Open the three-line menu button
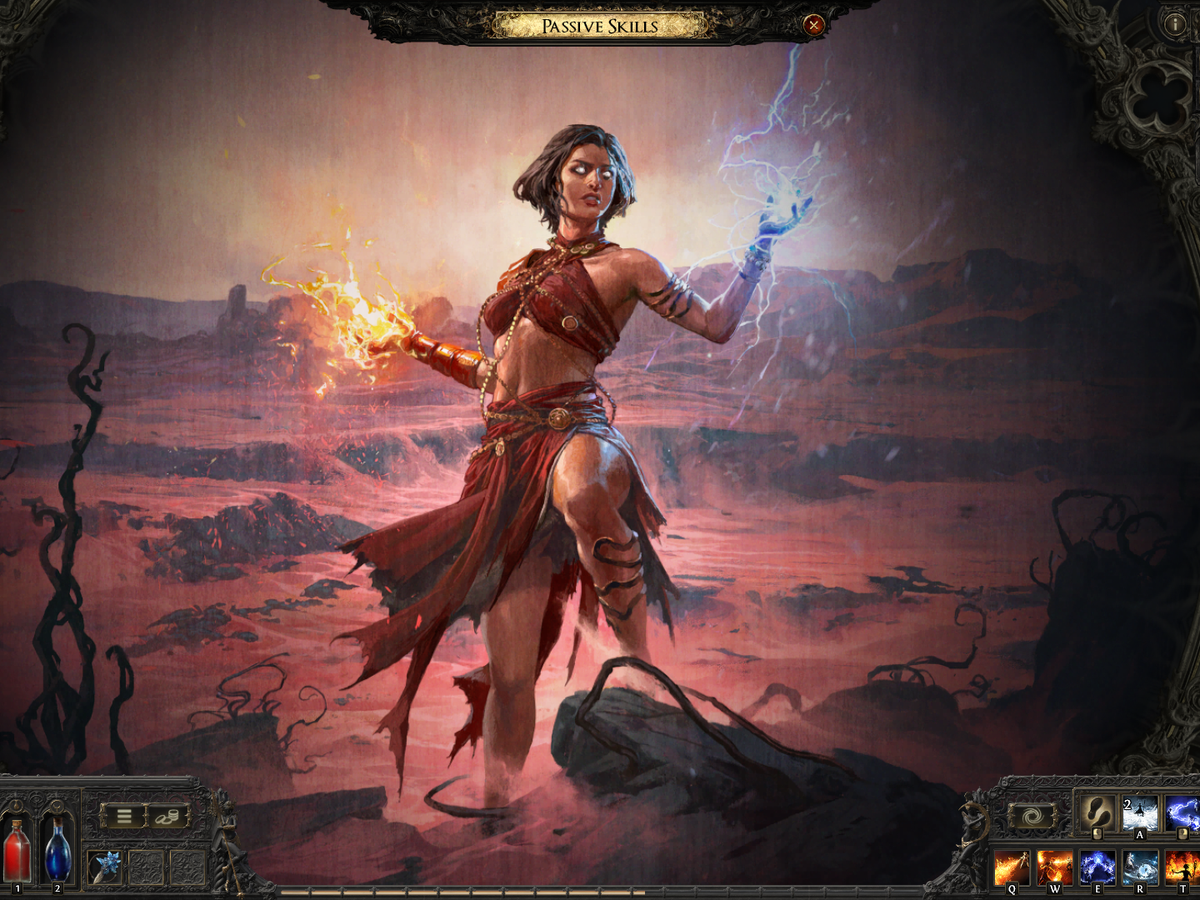 click(x=123, y=815)
